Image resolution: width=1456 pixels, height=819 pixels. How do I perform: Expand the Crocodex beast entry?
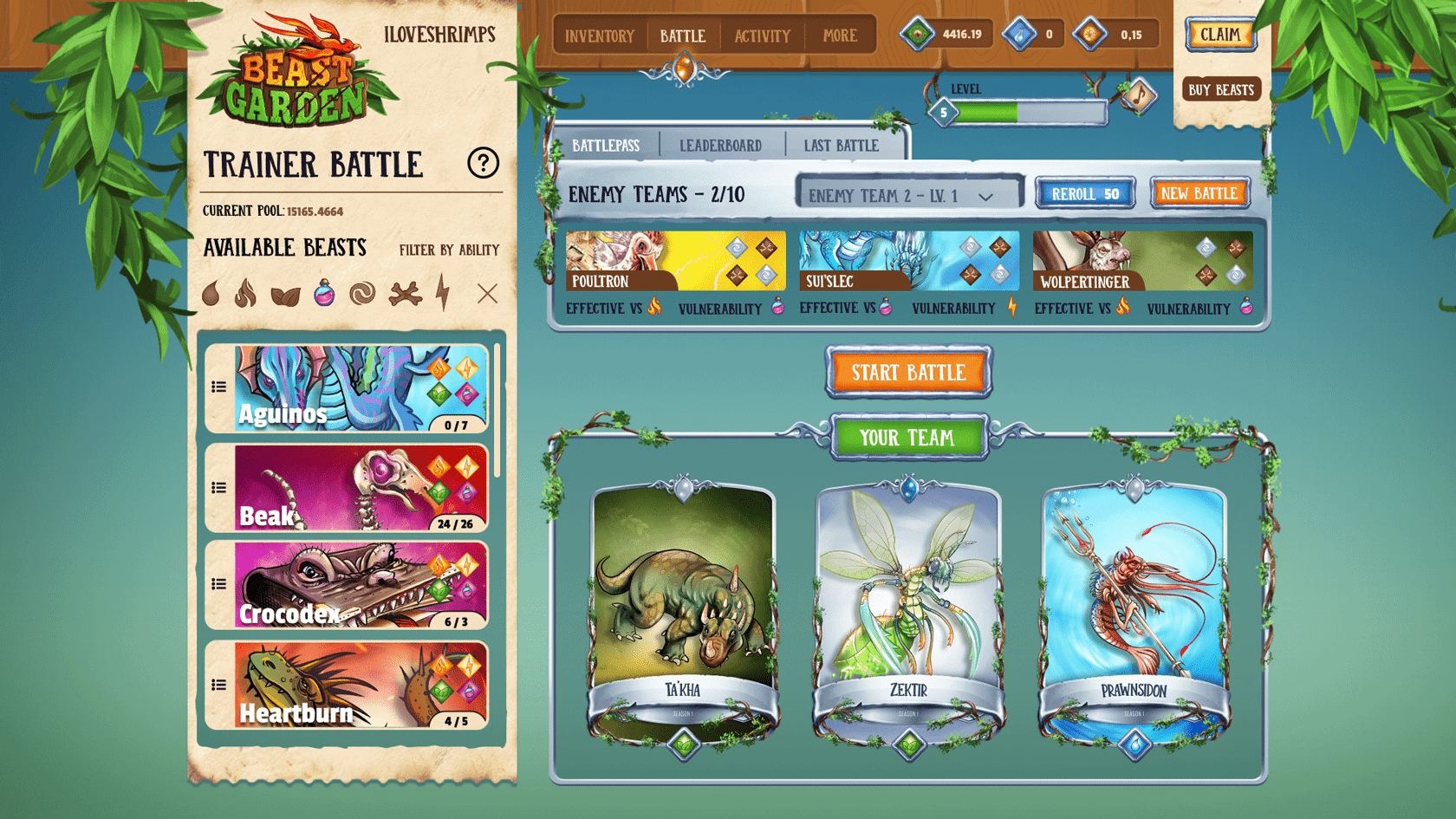point(218,583)
